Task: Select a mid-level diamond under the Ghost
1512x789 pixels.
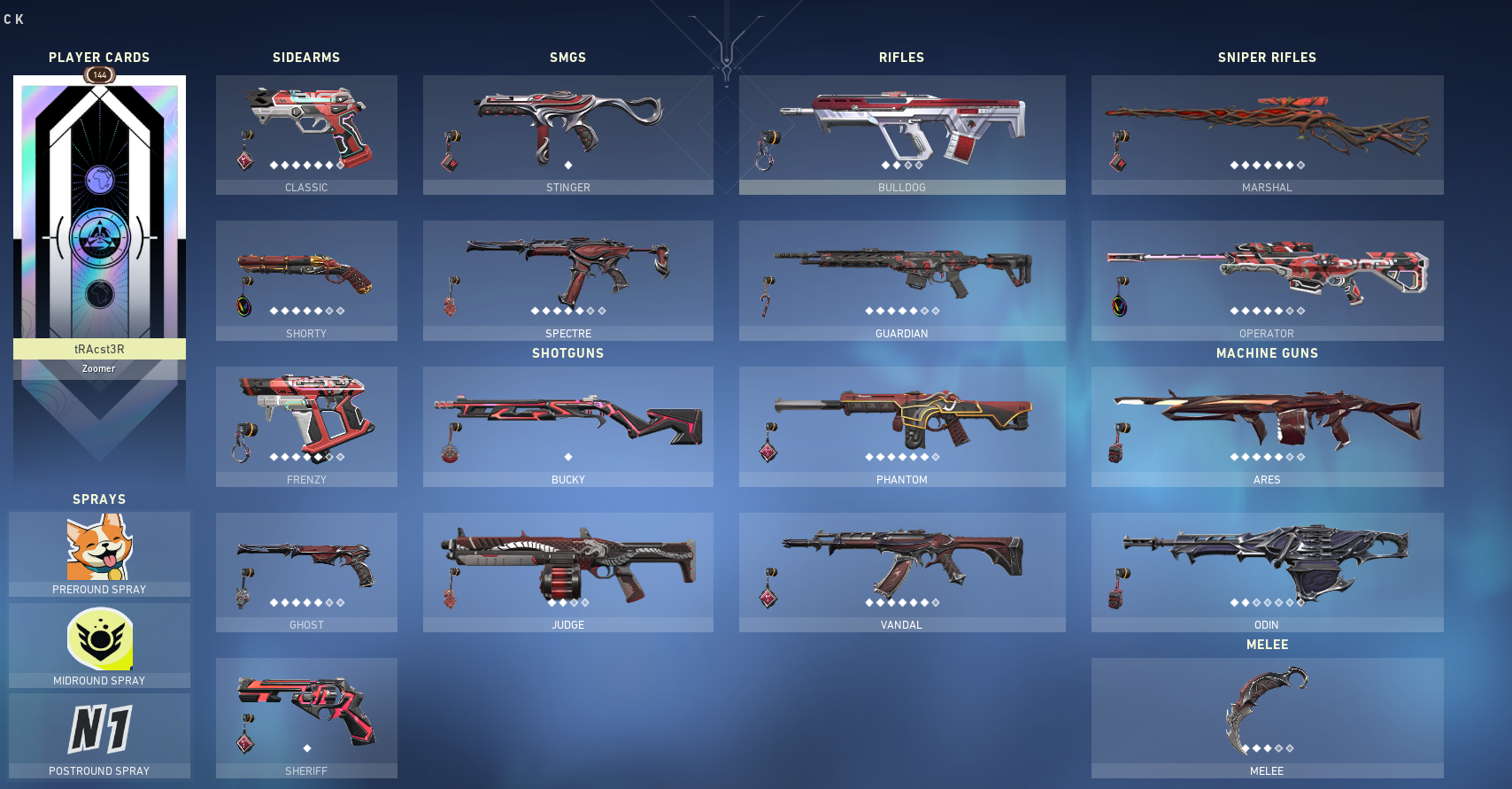Action: coord(306,601)
